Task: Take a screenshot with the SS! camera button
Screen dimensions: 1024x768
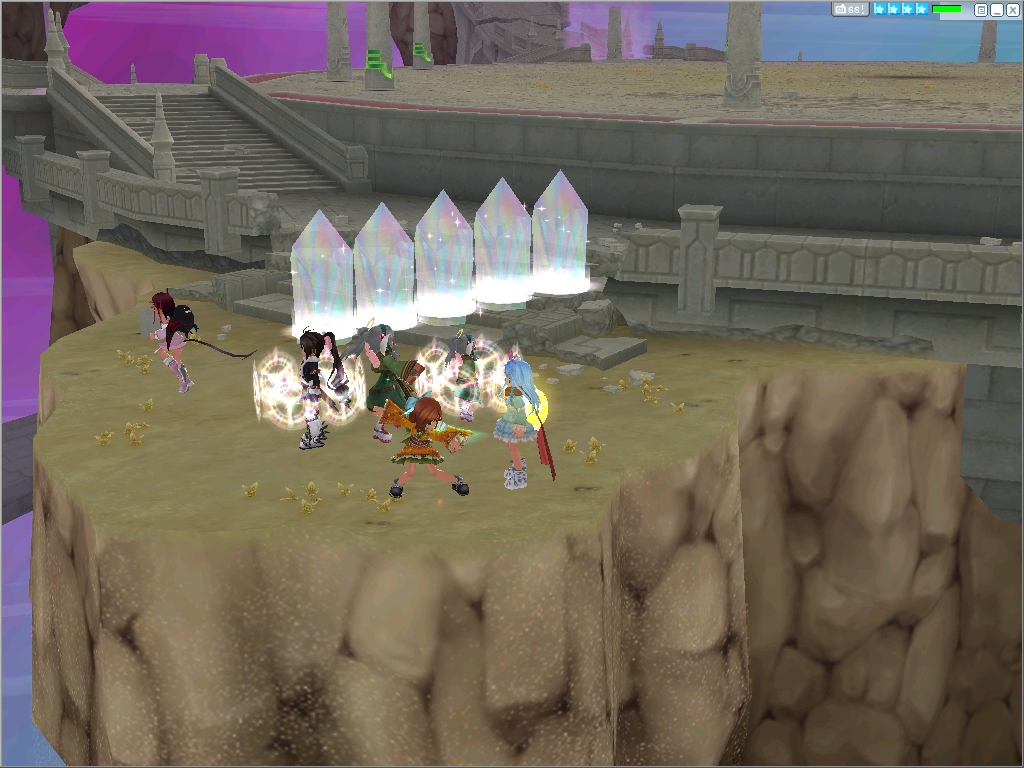Action: click(x=850, y=9)
